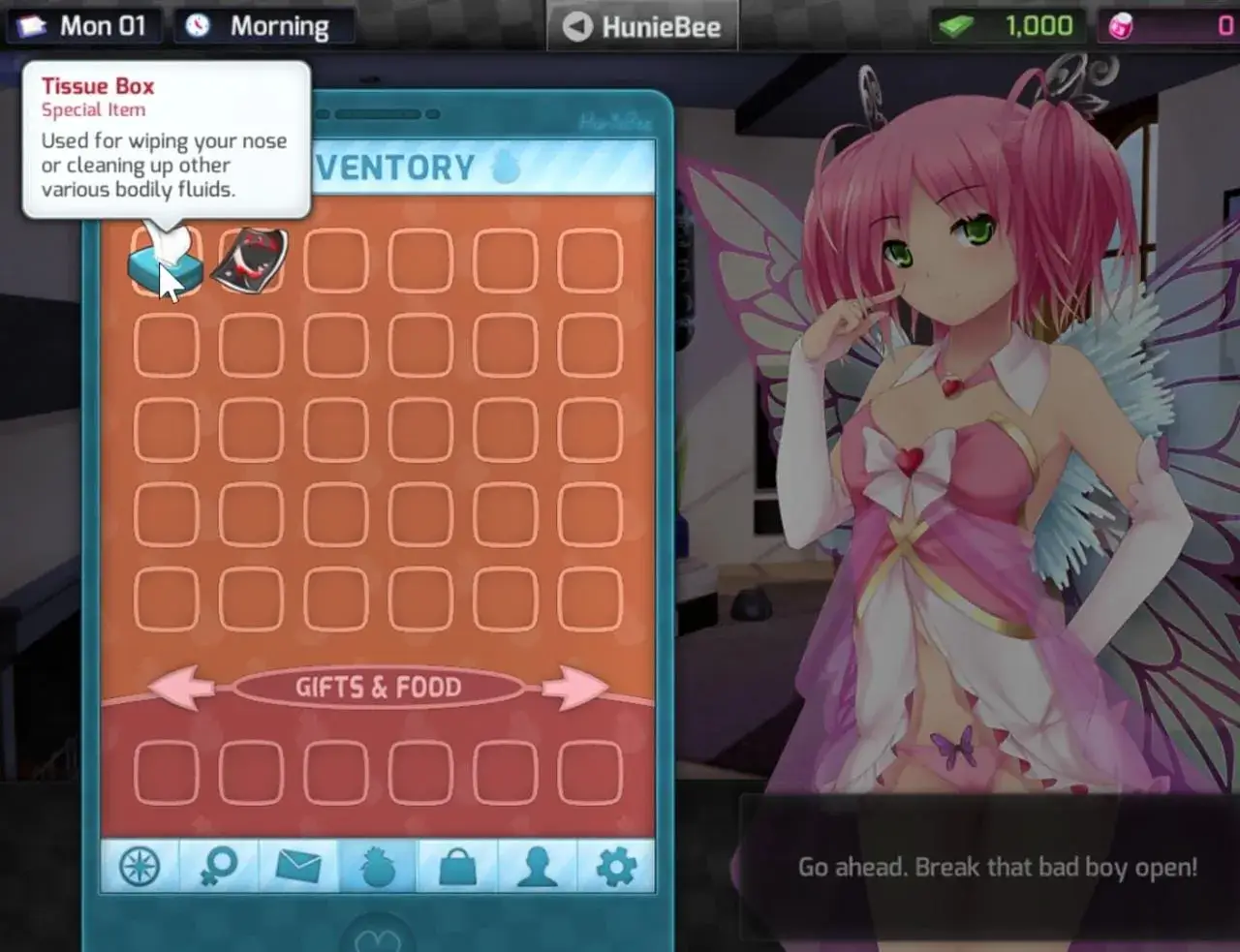Open the purse store icon
The height and width of the screenshot is (952, 1240).
coord(458,866)
